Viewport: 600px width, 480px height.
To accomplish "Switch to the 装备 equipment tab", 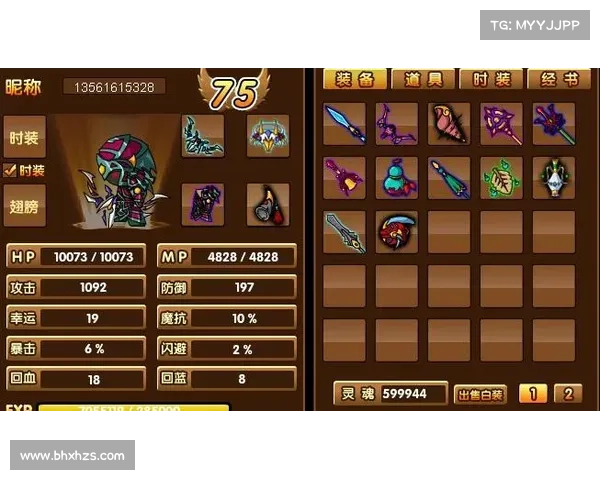I will 355,79.
